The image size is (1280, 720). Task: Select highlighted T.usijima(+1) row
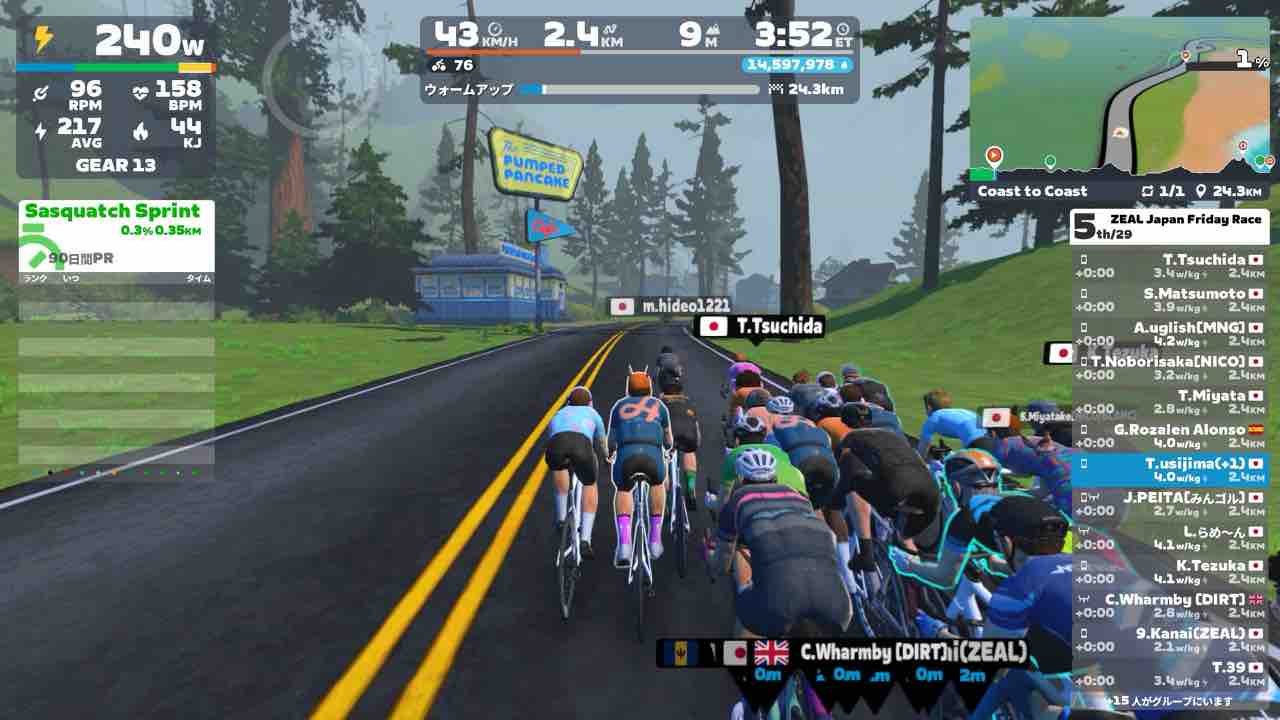tap(1170, 470)
